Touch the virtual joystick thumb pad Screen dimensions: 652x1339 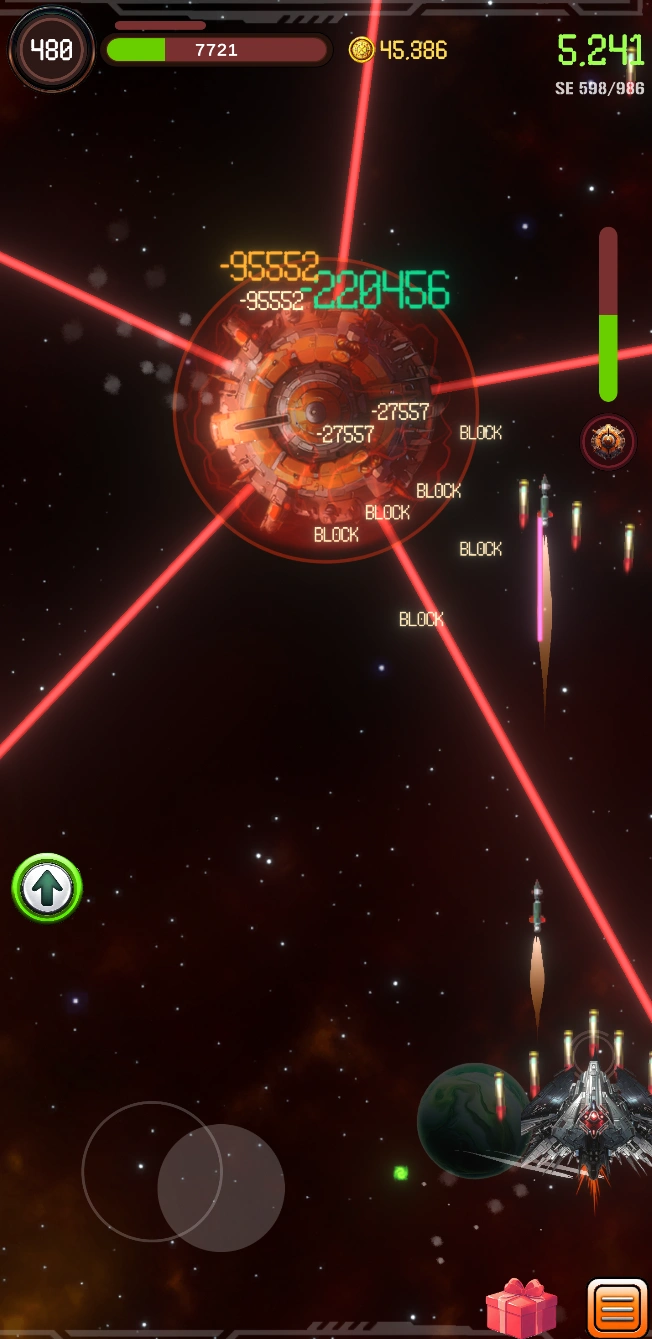click(x=221, y=1188)
